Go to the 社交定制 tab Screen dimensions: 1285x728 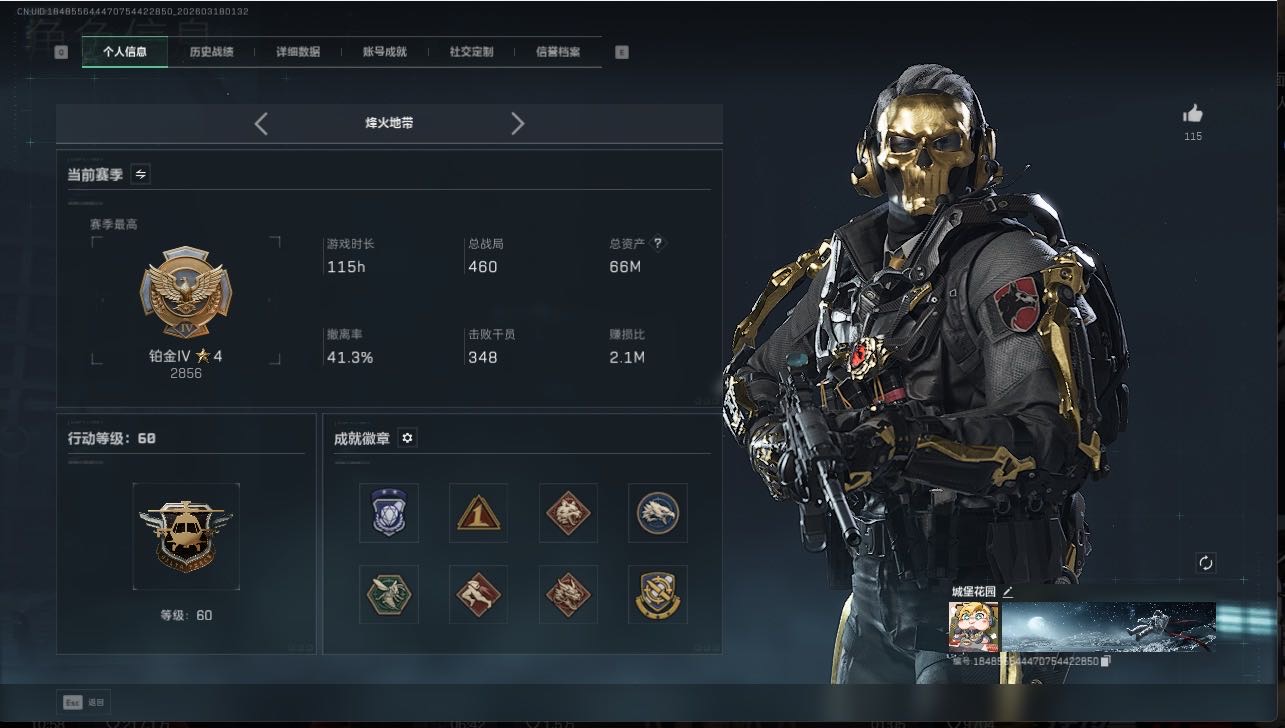[x=471, y=52]
